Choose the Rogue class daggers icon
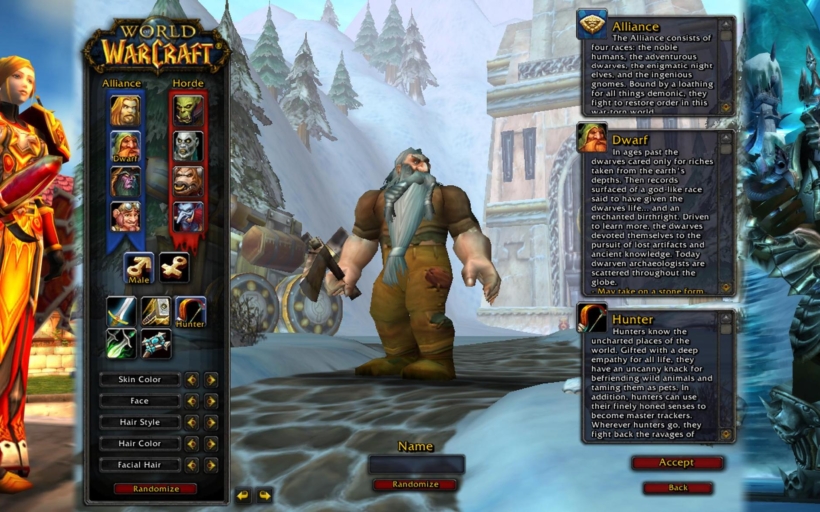This screenshot has height=512, width=820. pos(122,343)
